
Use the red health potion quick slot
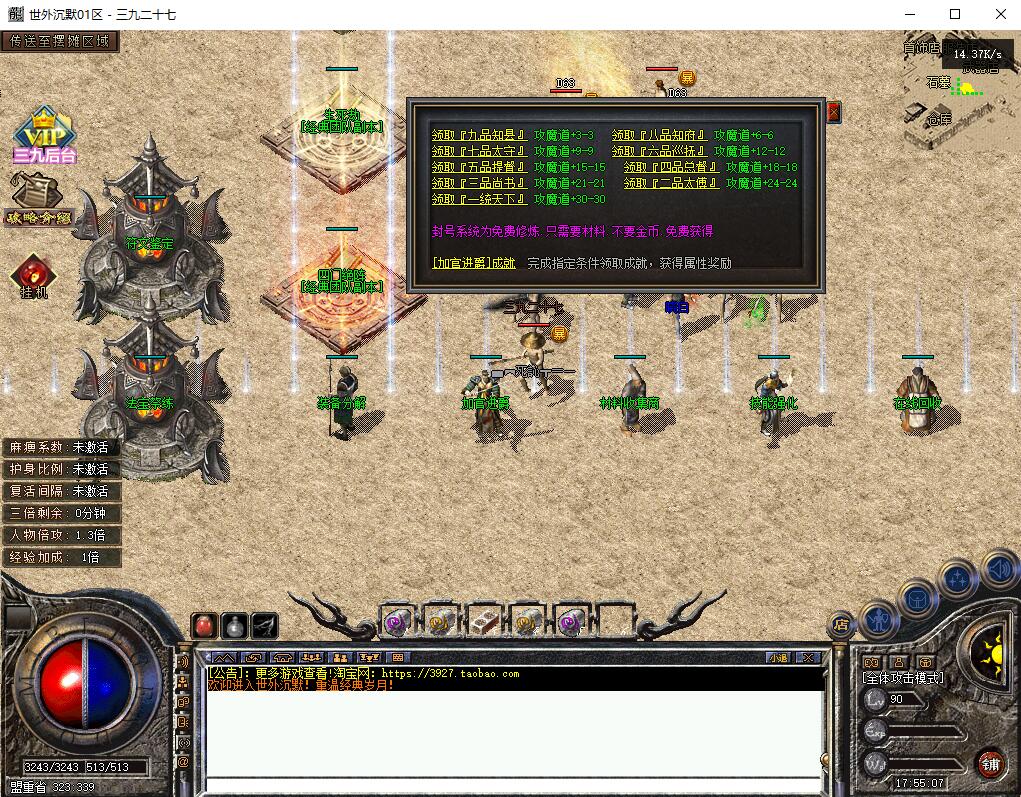[x=204, y=625]
